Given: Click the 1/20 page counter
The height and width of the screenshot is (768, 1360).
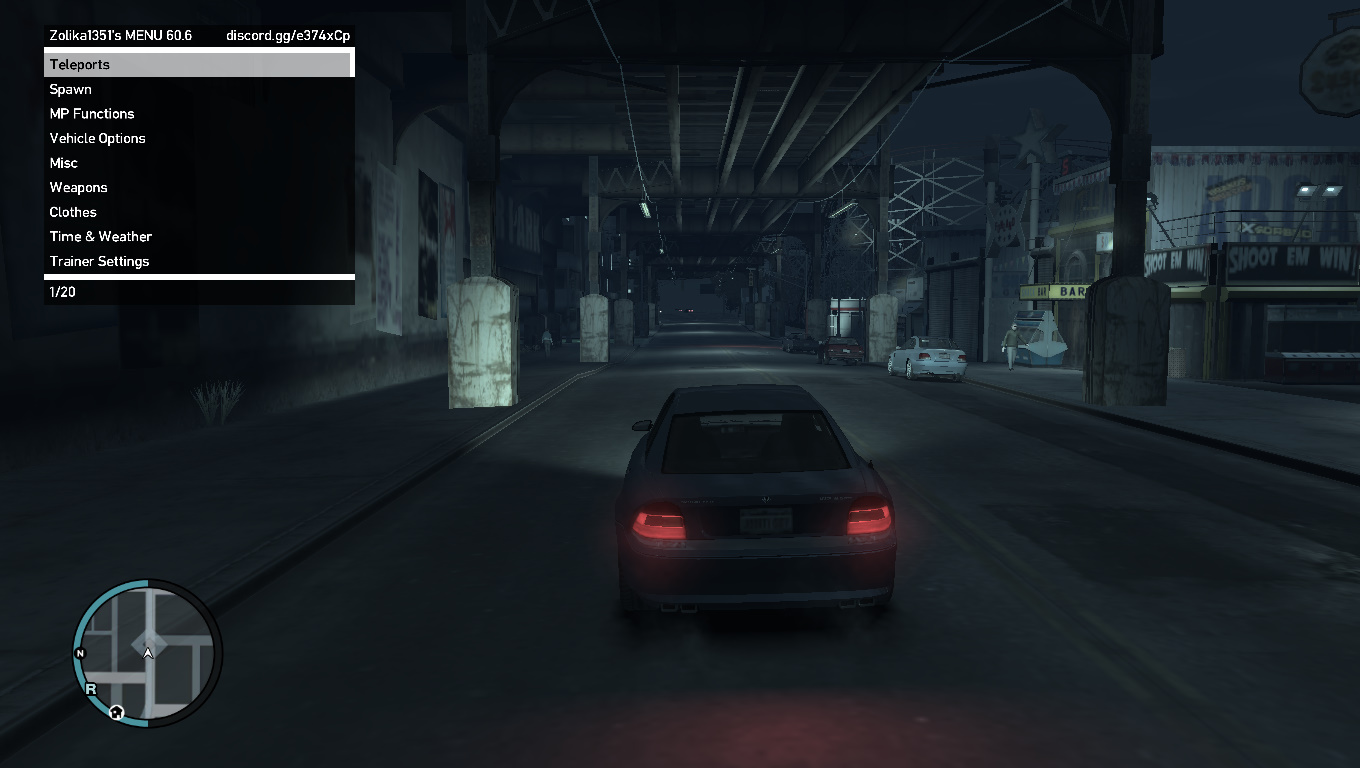Looking at the screenshot, I should click(62, 292).
